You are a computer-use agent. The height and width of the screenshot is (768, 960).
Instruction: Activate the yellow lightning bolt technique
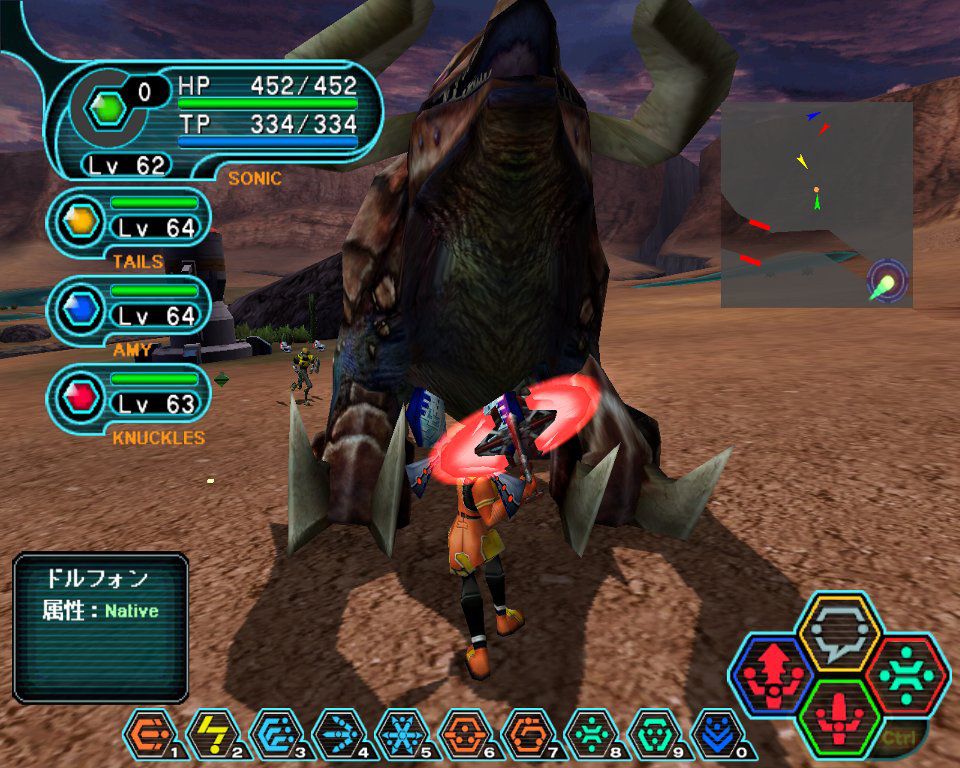(210, 735)
